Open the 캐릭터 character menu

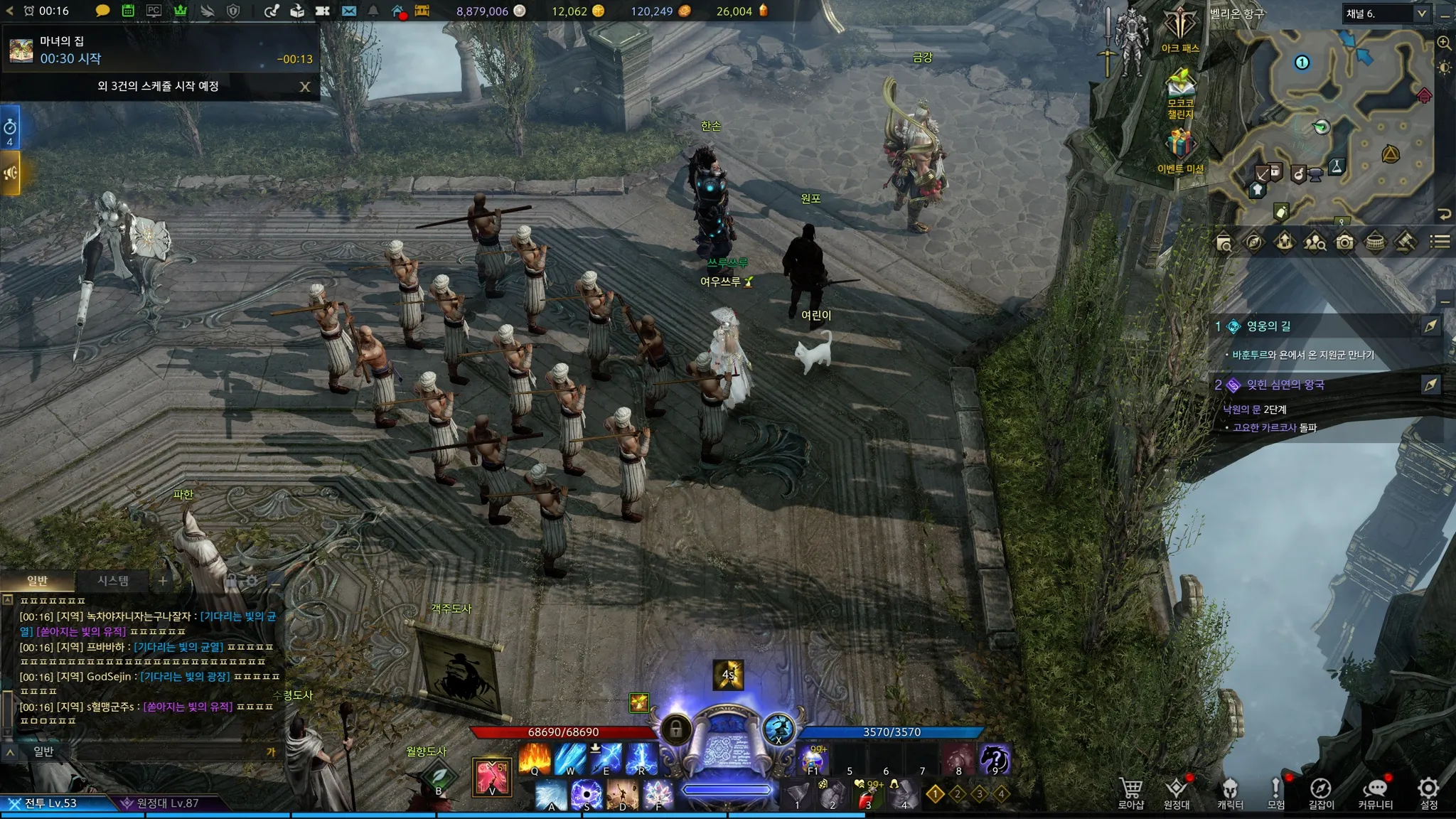coord(1230,792)
